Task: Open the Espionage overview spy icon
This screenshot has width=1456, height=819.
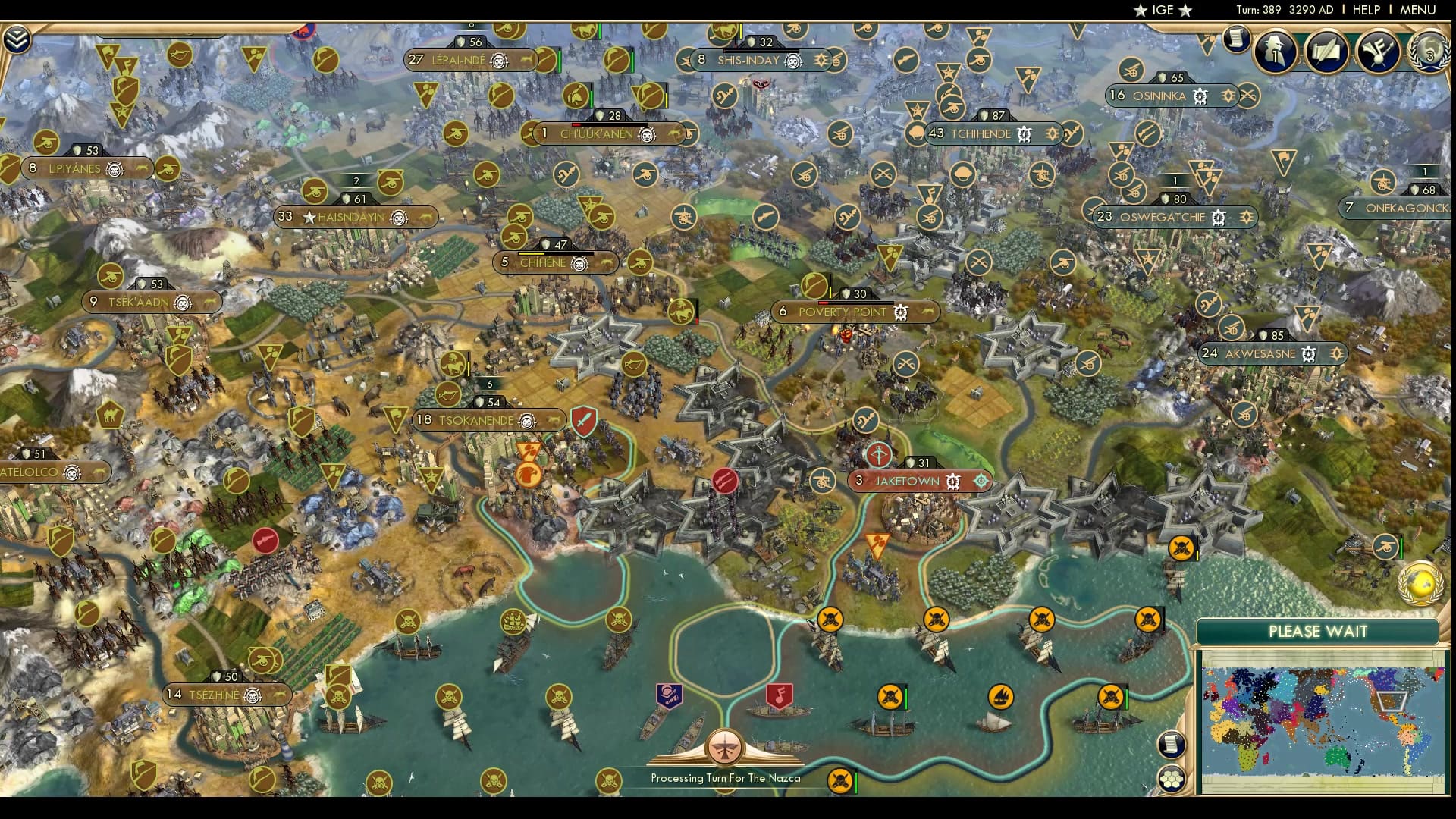Action: tap(1275, 52)
